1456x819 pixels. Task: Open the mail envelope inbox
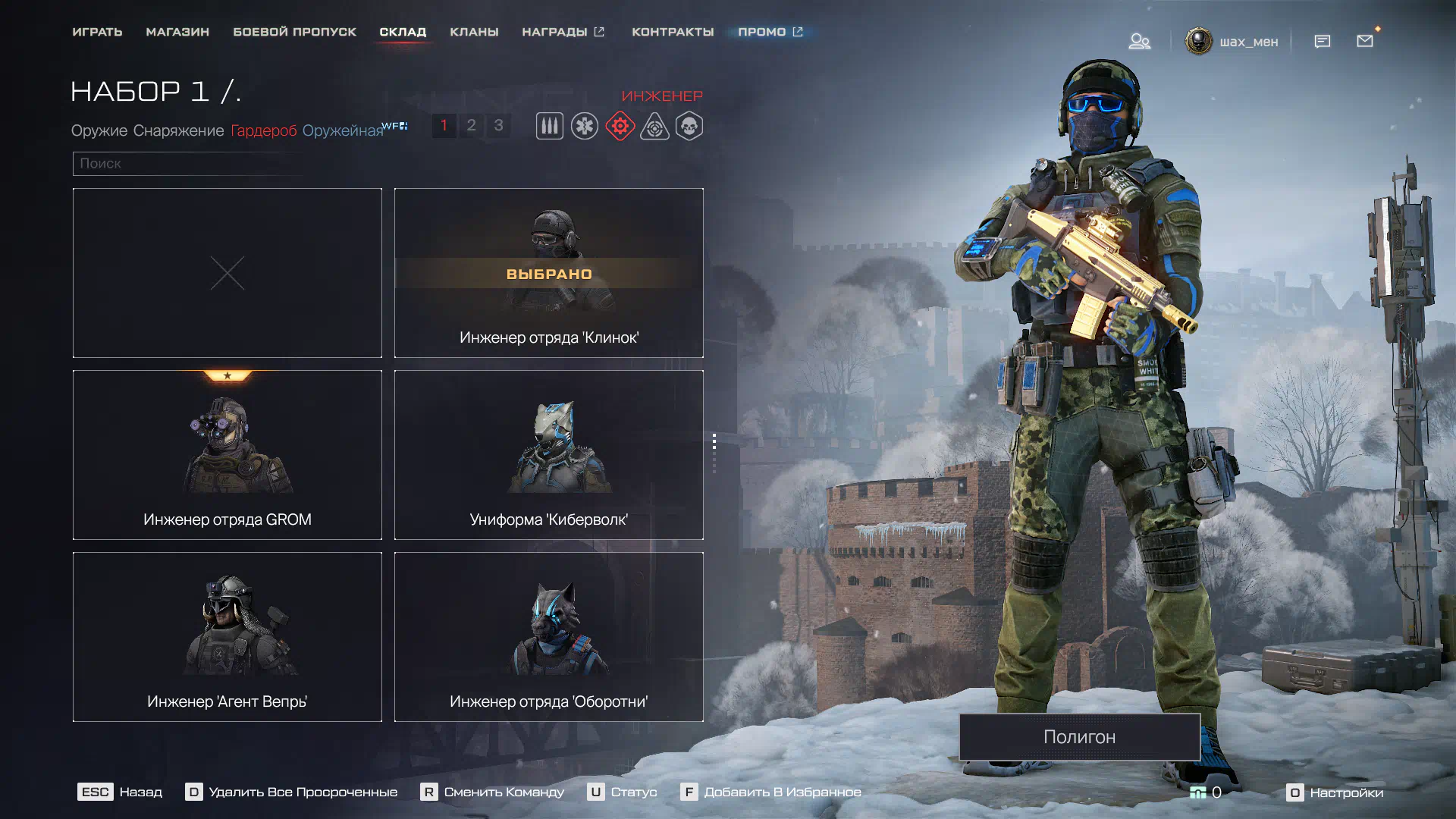(1365, 41)
